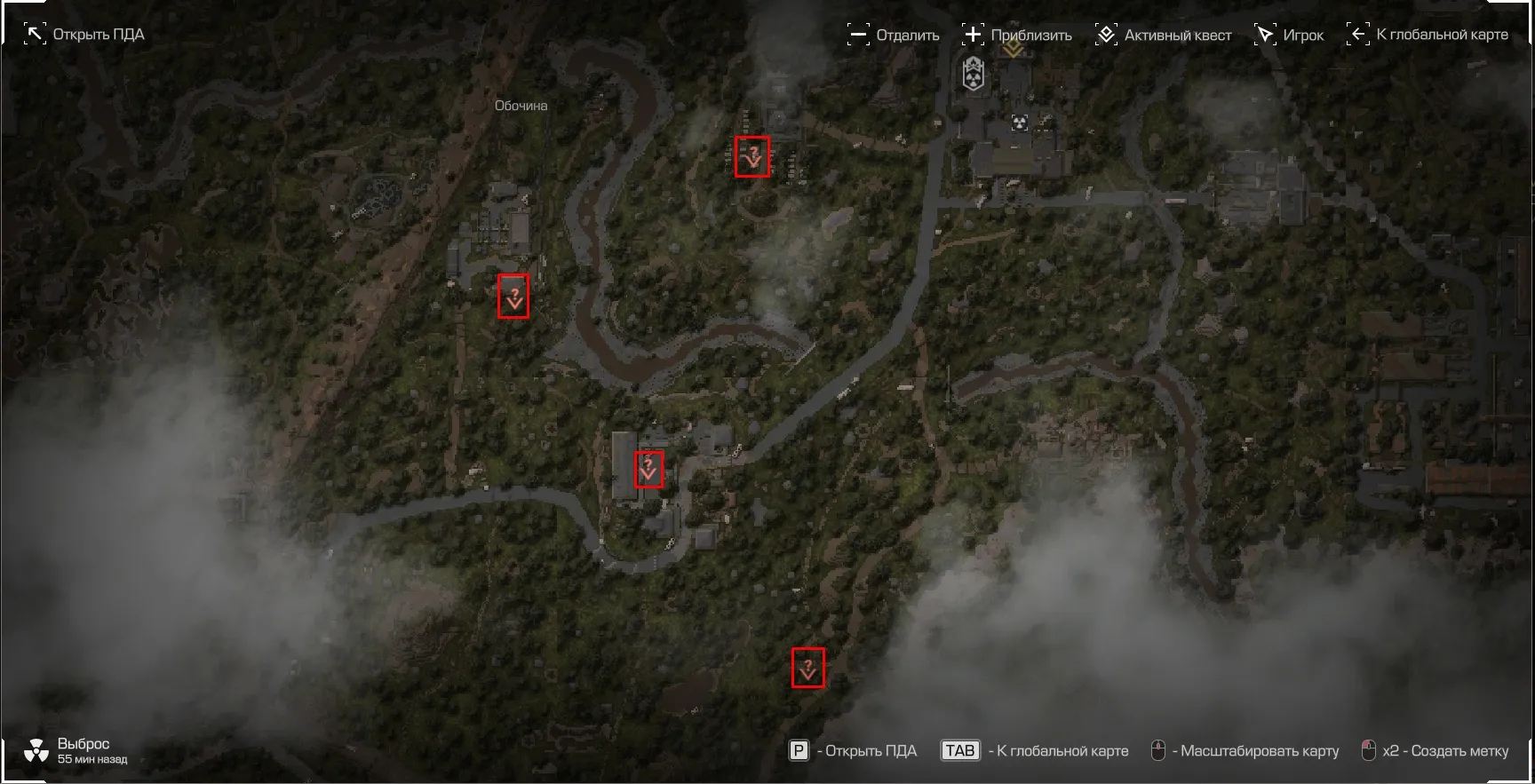Screen dimensions: 1535x784
Task: Click the gold active quest marker on map
Action: [1013, 50]
